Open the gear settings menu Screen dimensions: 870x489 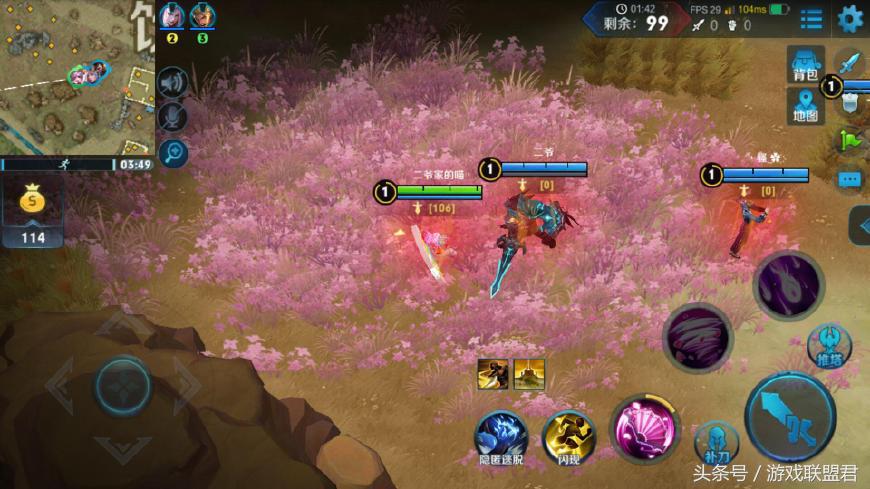pyautogui.click(x=851, y=18)
